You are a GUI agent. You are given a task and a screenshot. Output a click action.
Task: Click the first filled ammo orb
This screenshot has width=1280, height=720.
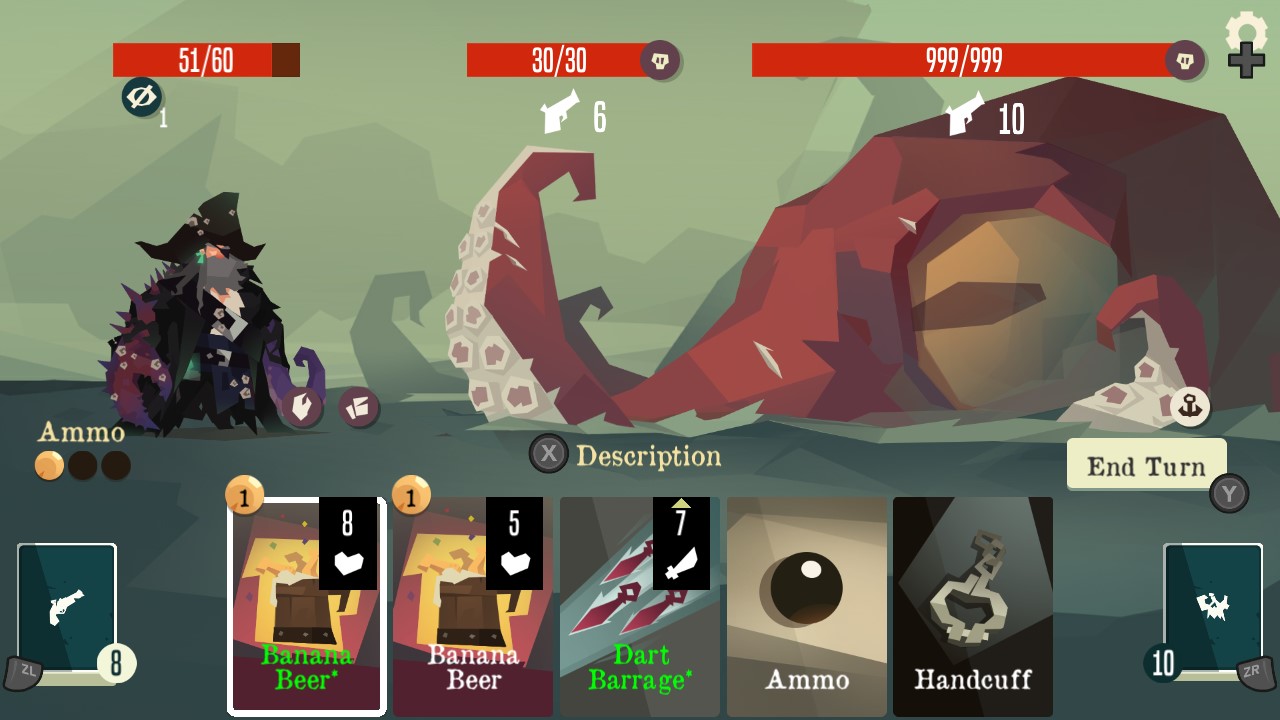48,466
